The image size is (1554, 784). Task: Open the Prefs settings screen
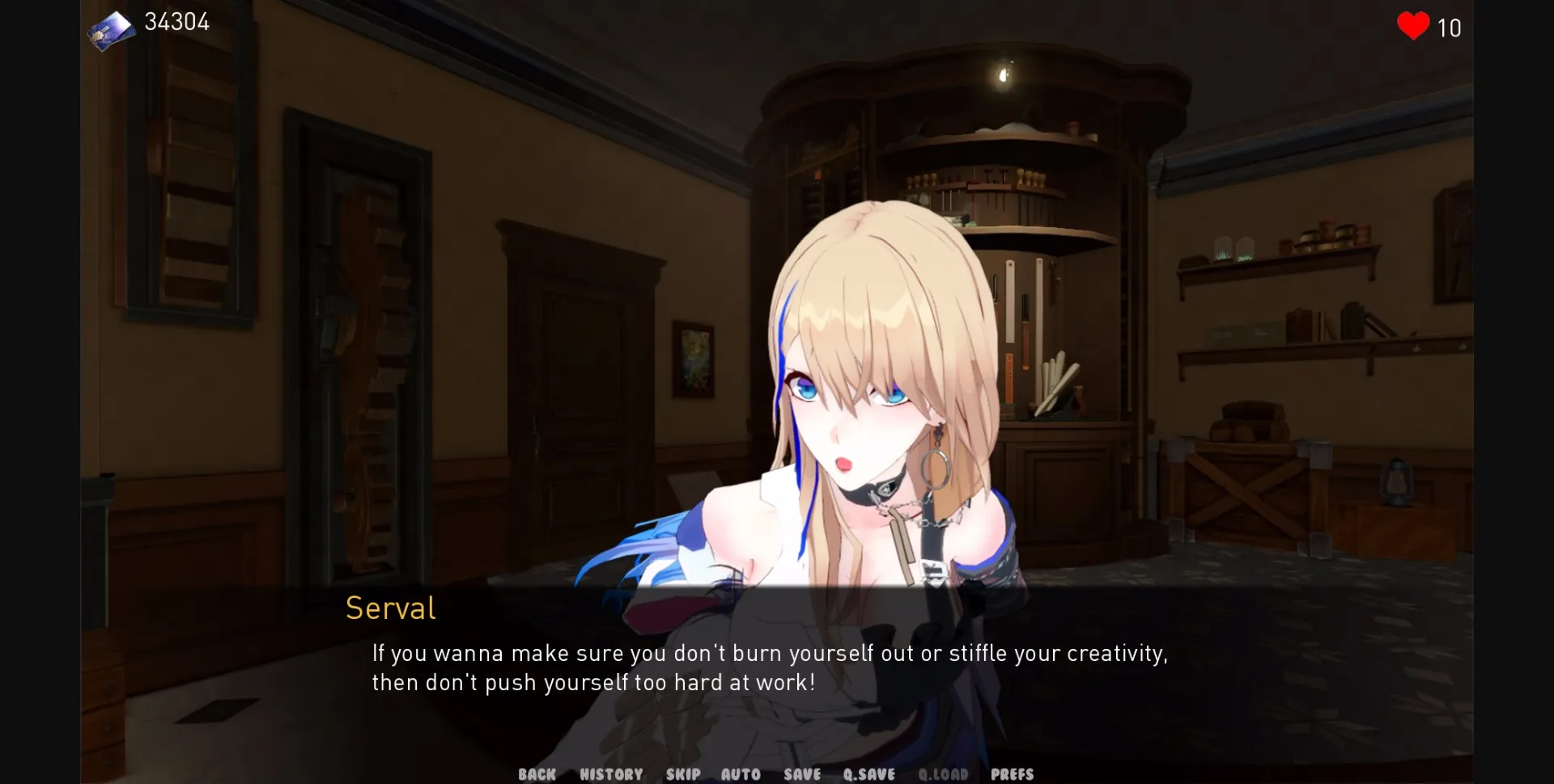click(1012, 773)
